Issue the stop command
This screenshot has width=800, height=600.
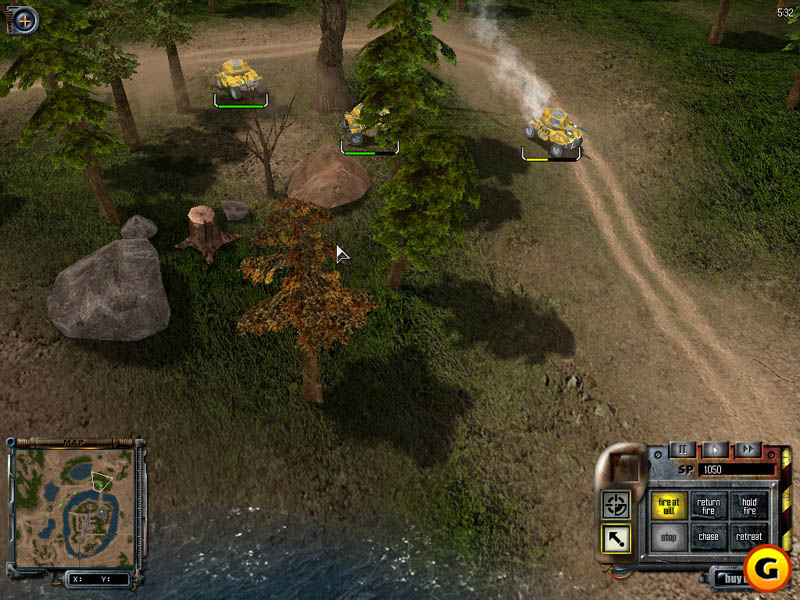click(668, 537)
